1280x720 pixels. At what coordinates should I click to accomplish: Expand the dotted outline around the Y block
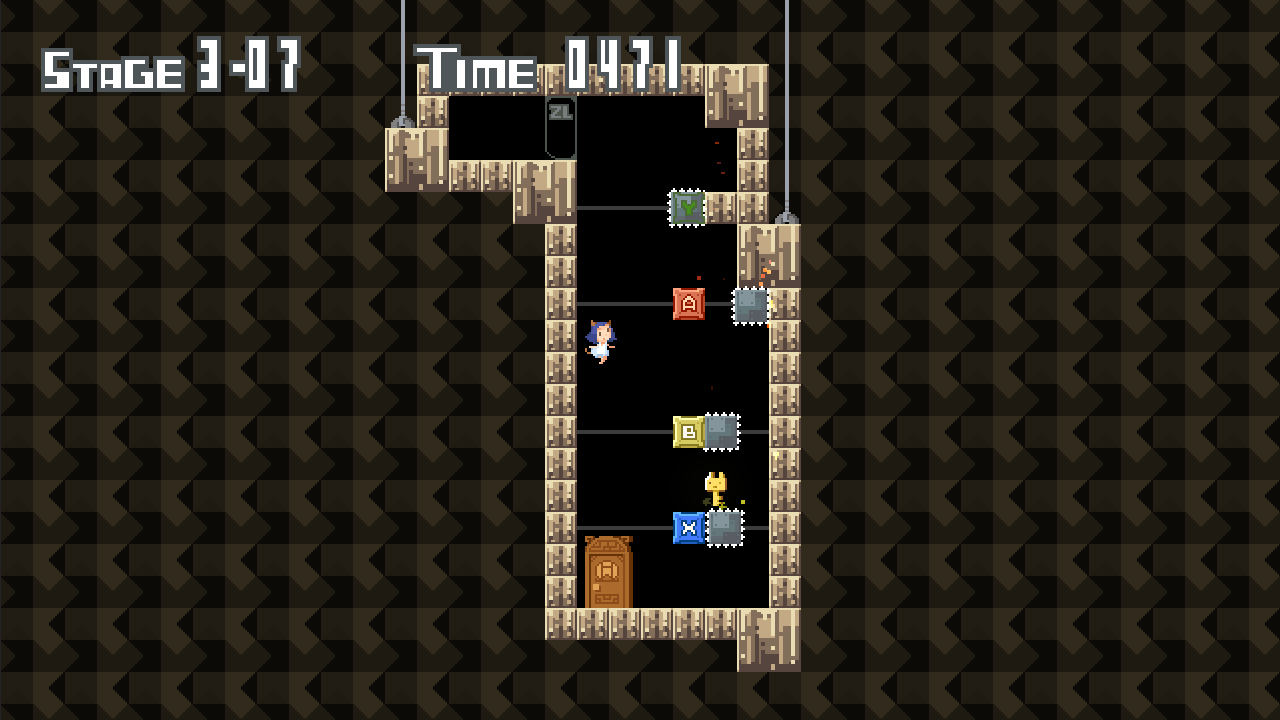(686, 208)
